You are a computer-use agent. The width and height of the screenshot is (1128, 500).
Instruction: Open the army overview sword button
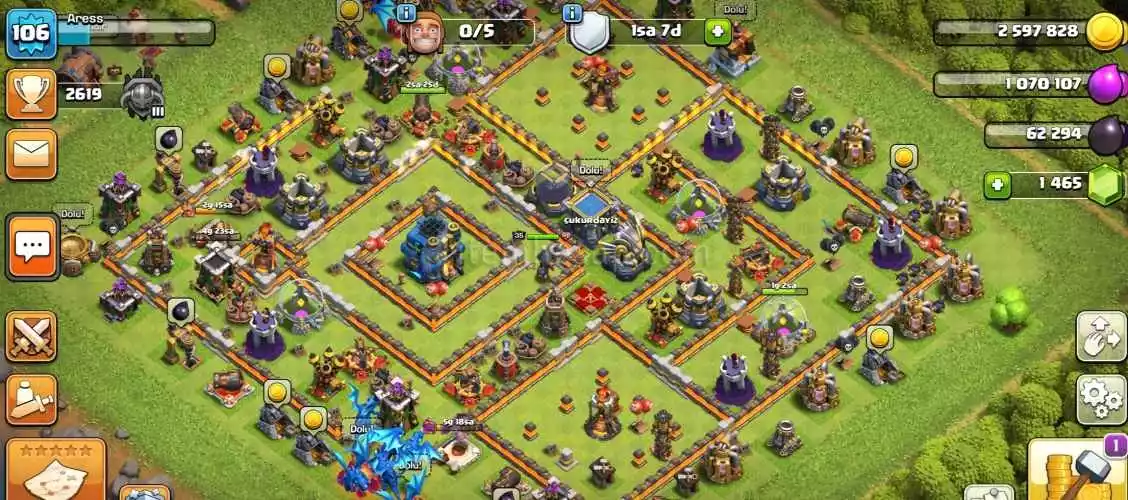(x=31, y=398)
